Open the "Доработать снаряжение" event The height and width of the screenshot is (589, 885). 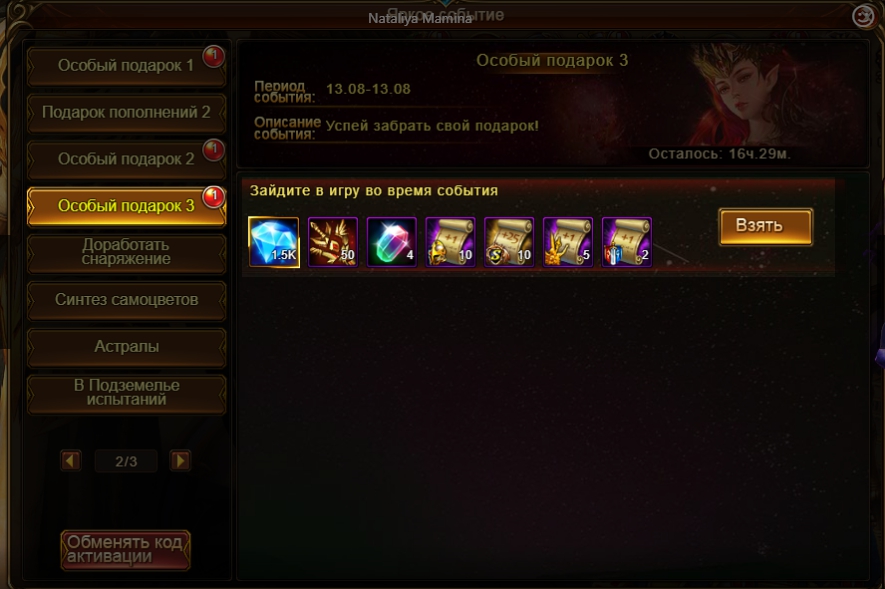pyautogui.click(x=126, y=252)
